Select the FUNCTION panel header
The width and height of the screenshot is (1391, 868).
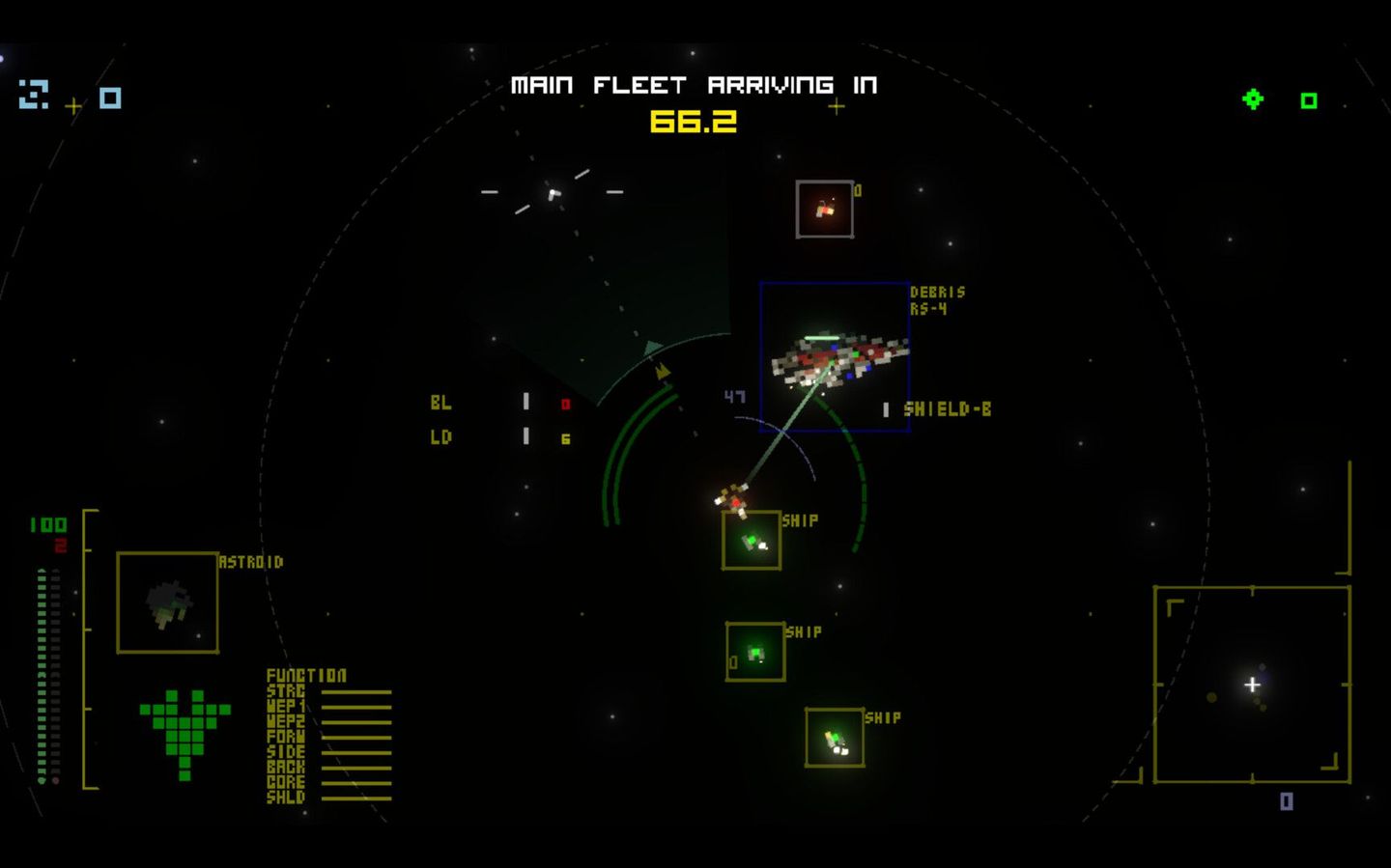pyautogui.click(x=306, y=676)
